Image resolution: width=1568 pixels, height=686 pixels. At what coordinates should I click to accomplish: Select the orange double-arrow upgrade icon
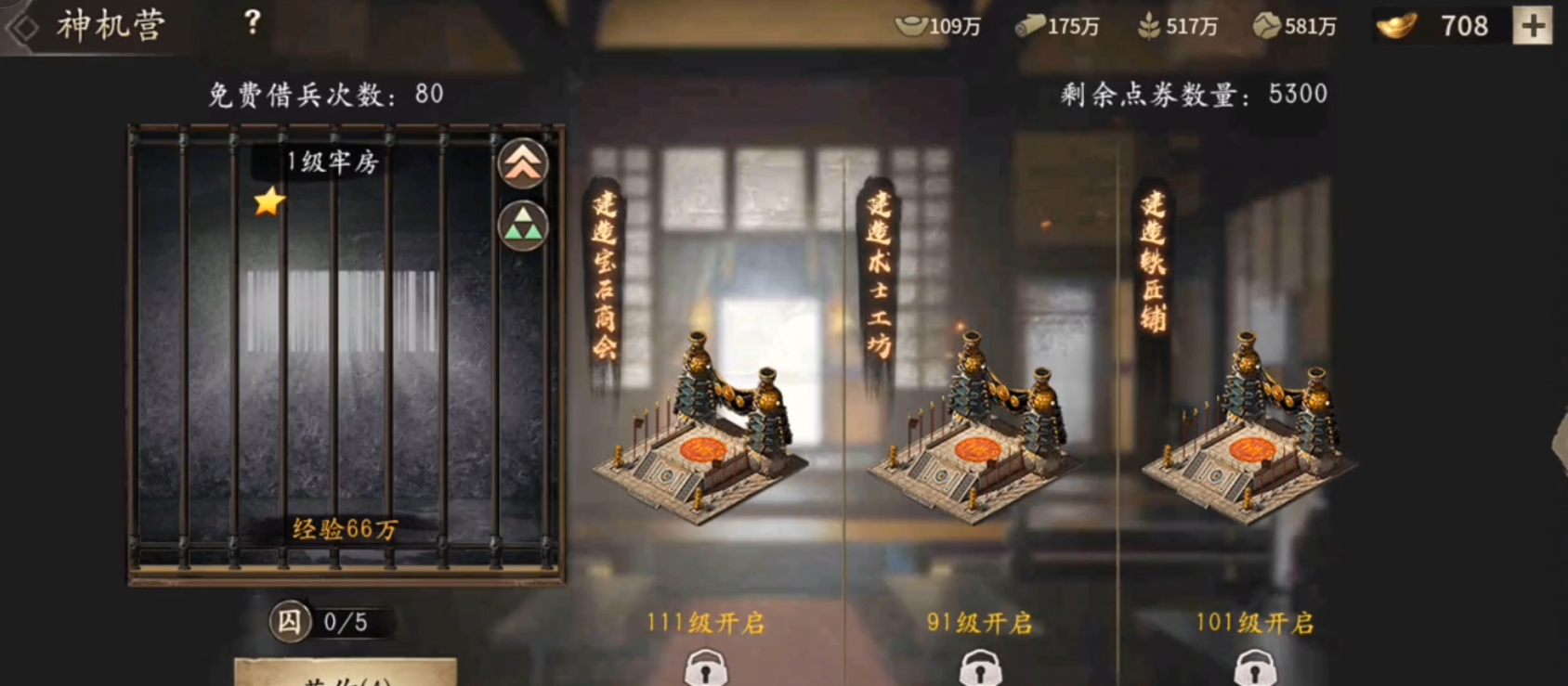pyautogui.click(x=522, y=162)
